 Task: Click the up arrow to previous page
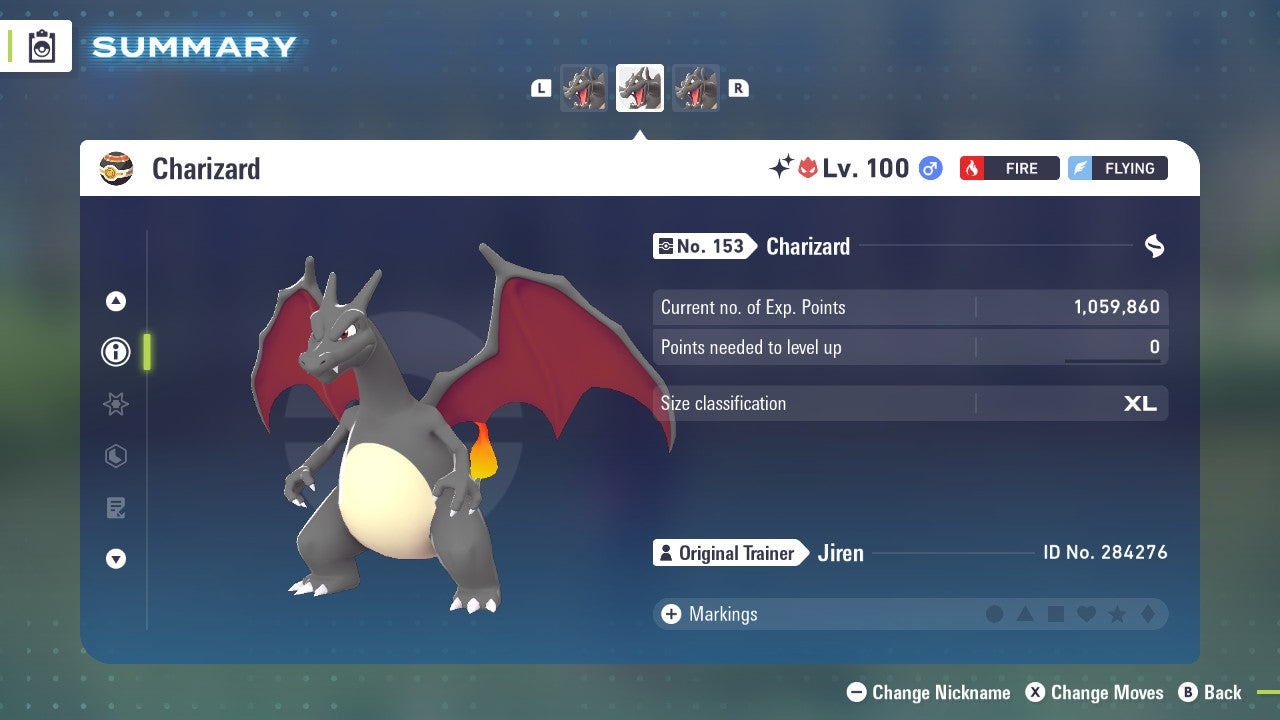click(x=115, y=300)
